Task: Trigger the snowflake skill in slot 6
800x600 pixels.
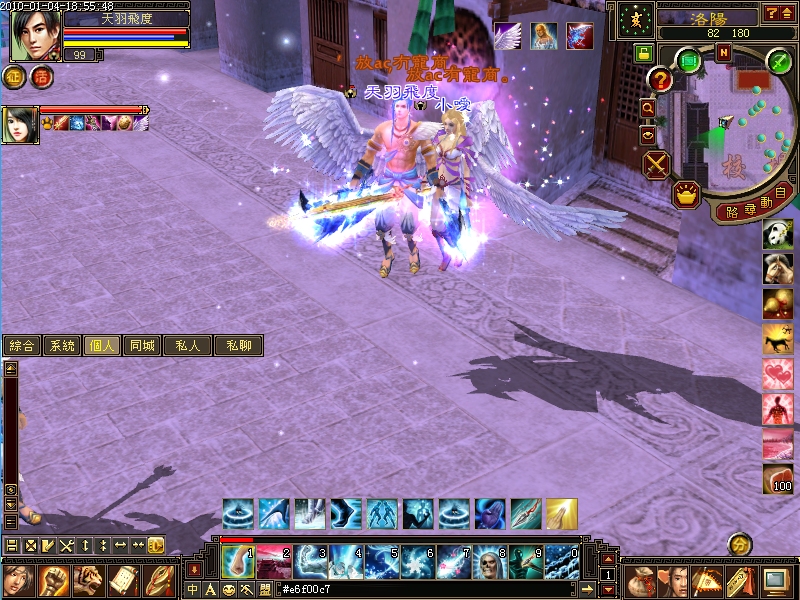Action: [415, 562]
